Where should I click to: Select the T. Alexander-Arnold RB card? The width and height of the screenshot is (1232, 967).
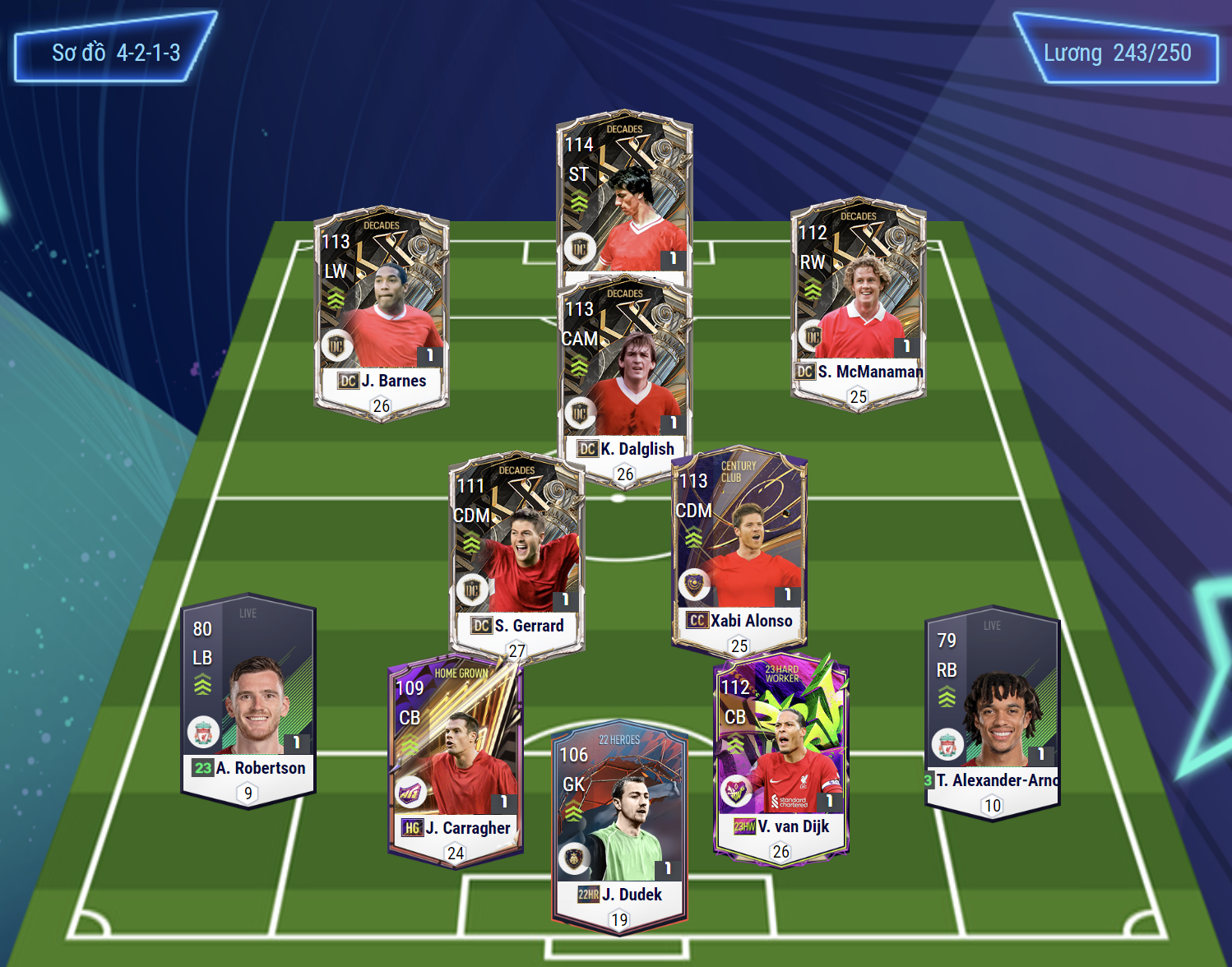[x=992, y=711]
